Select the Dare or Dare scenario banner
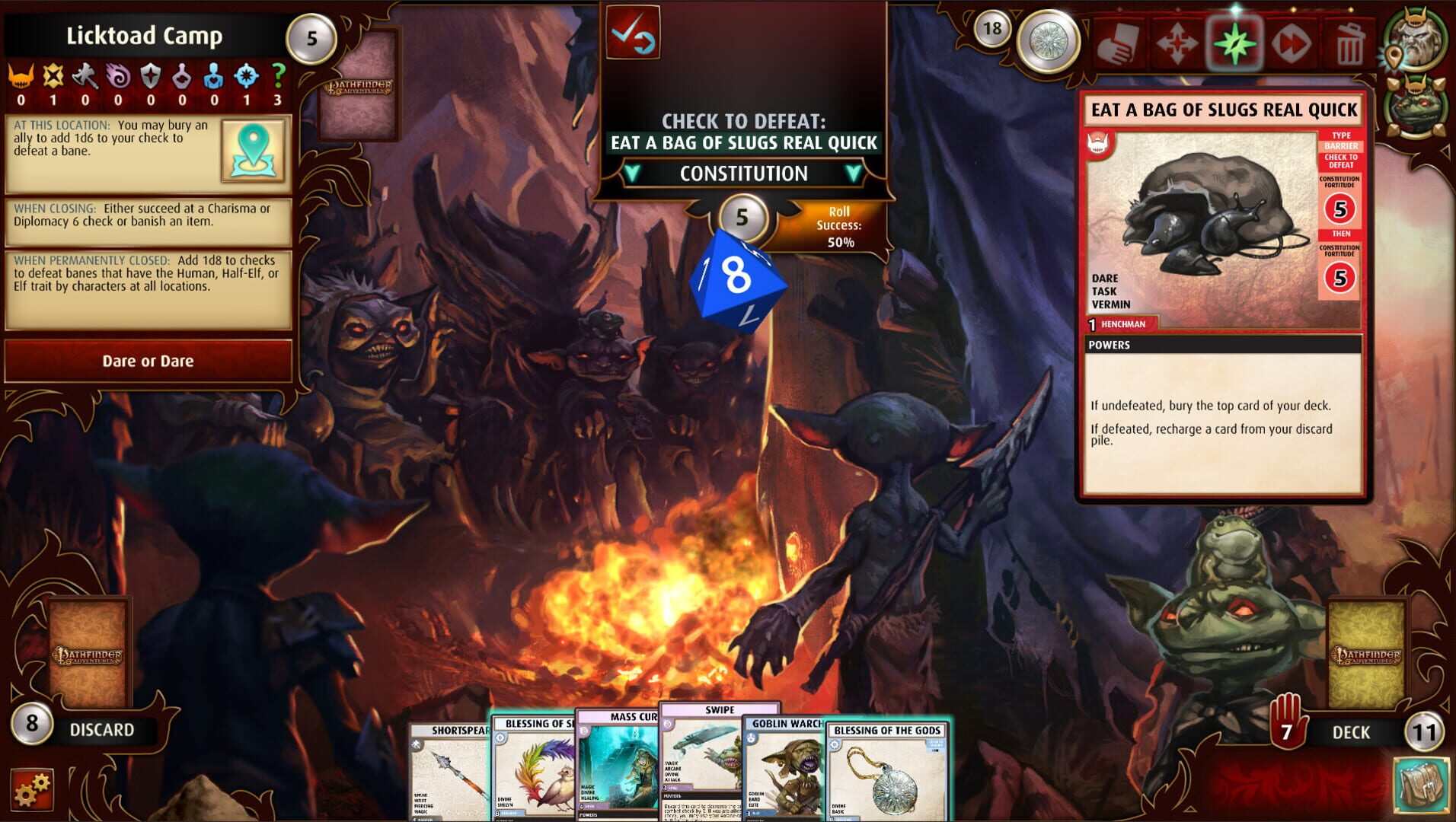1456x822 pixels. pyautogui.click(x=148, y=361)
